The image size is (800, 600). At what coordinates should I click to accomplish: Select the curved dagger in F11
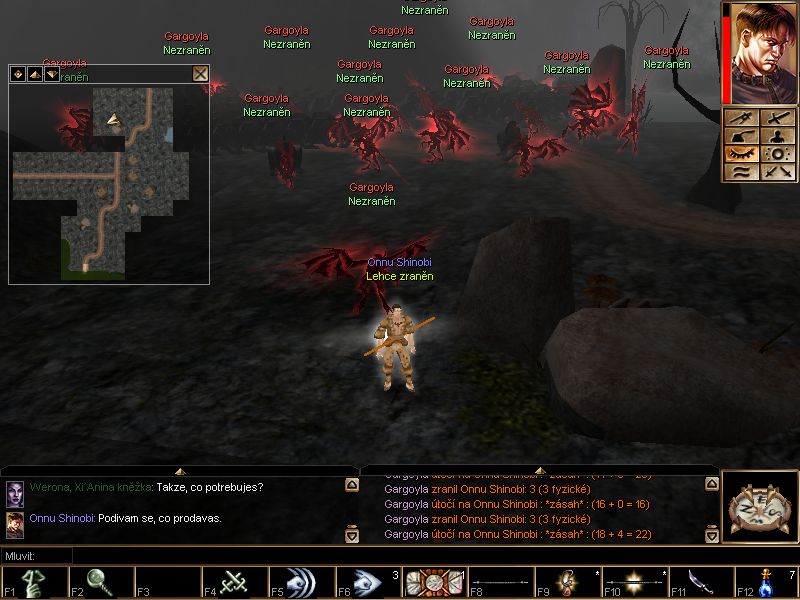pos(700,582)
